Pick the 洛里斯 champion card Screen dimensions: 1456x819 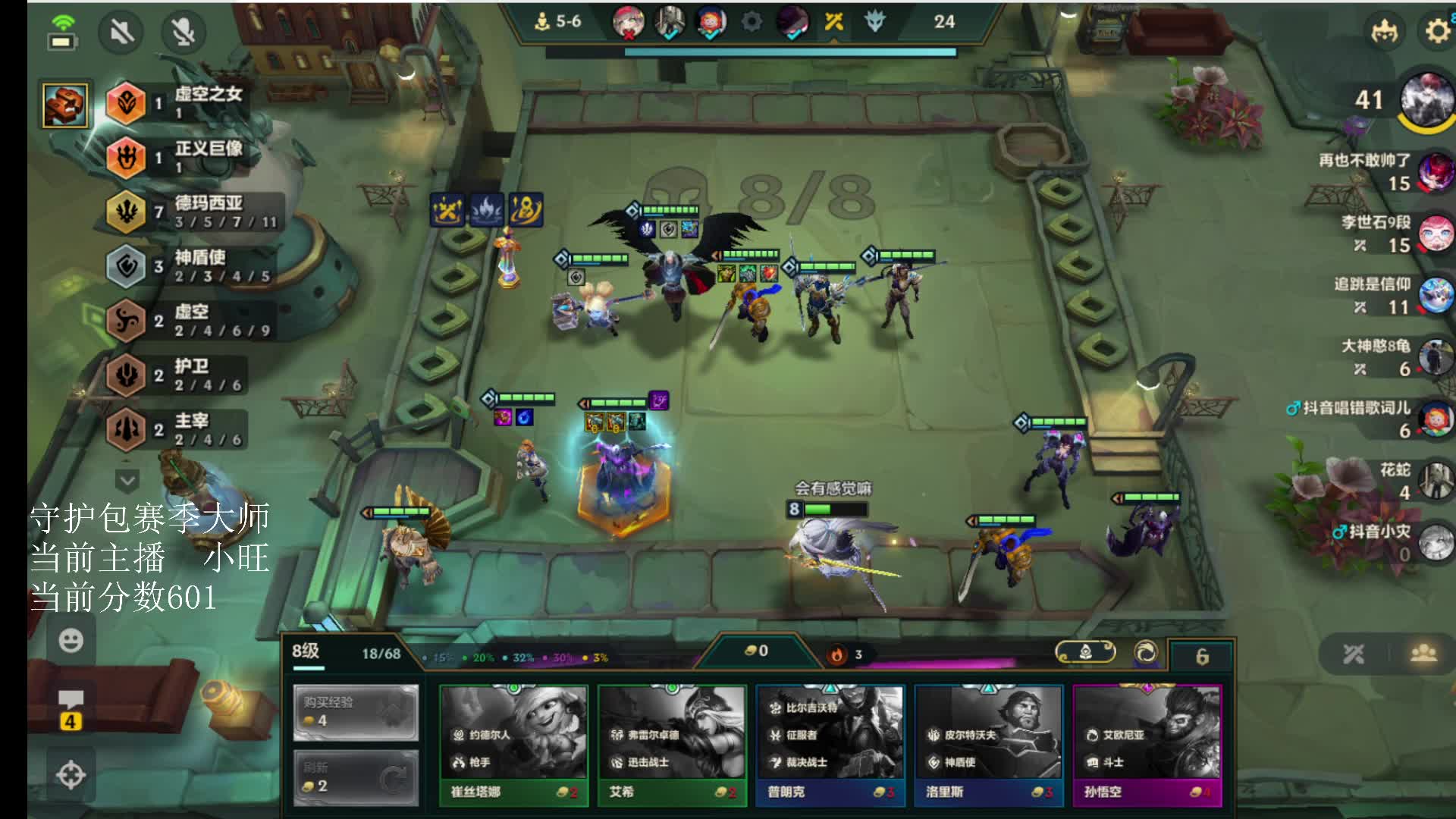coord(989,743)
